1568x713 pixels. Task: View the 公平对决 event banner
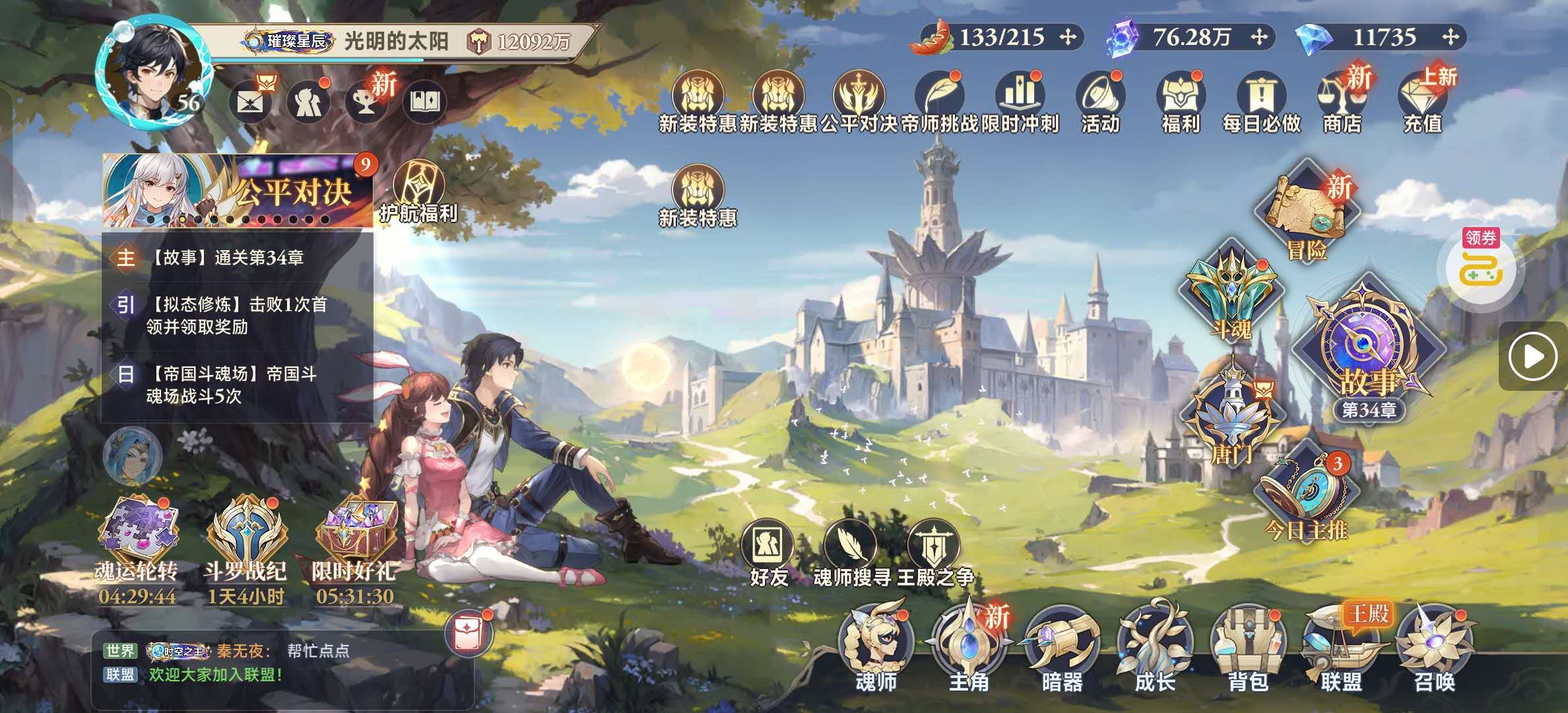(238, 191)
